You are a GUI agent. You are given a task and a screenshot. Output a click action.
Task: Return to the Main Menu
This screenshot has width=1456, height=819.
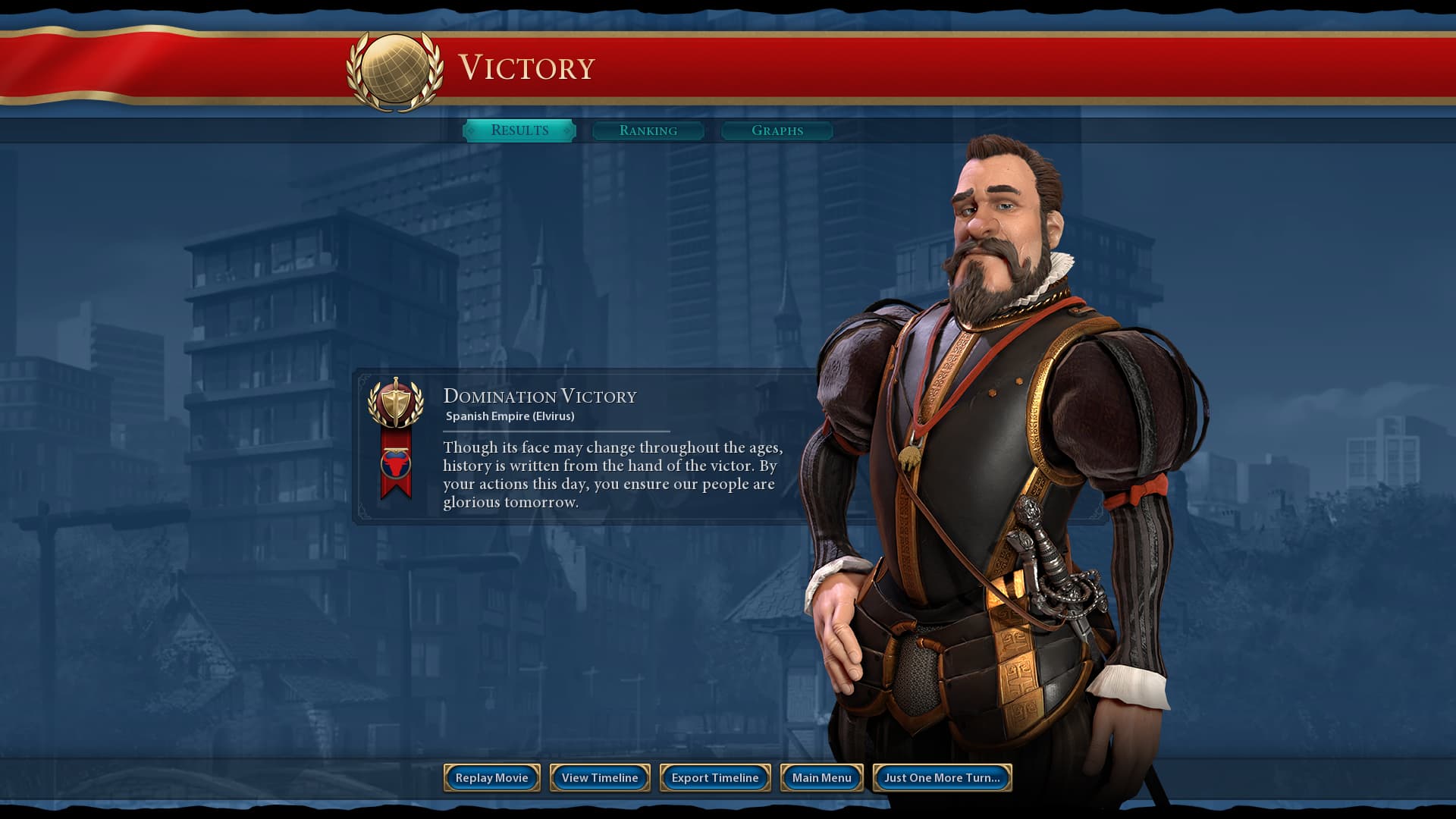click(821, 777)
